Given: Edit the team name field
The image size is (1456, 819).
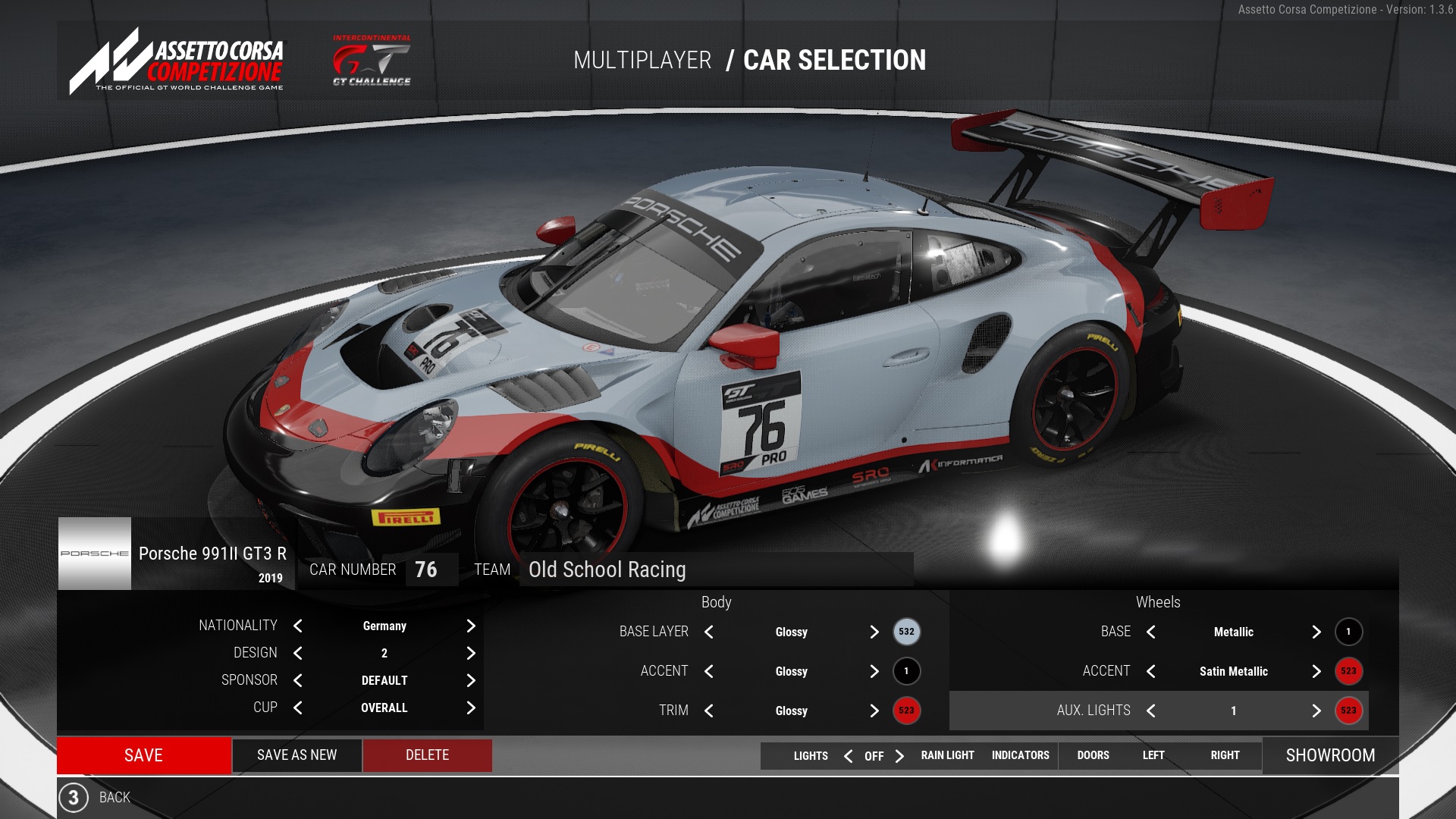Looking at the screenshot, I should click(716, 570).
